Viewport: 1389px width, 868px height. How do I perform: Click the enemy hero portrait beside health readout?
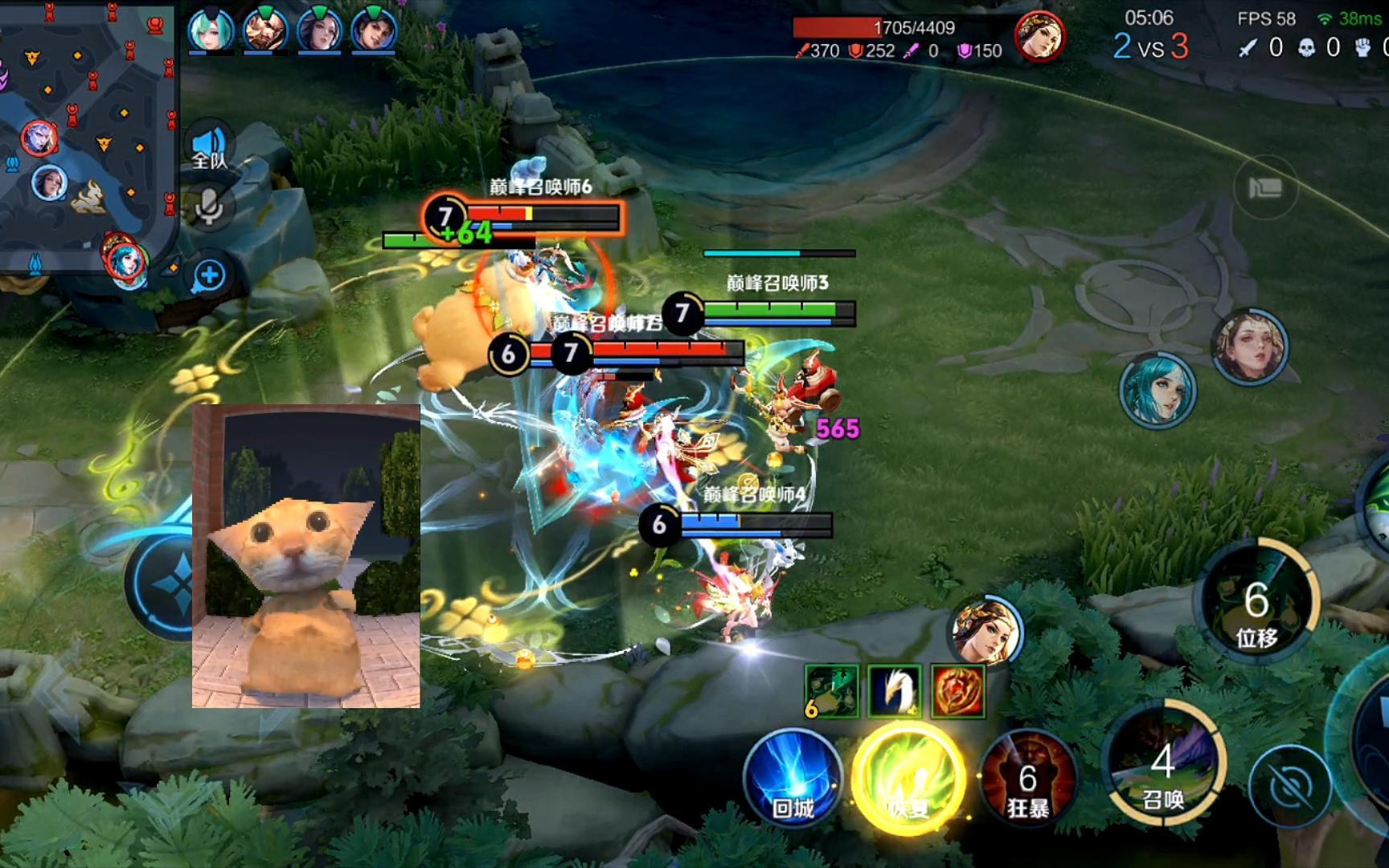click(1039, 35)
